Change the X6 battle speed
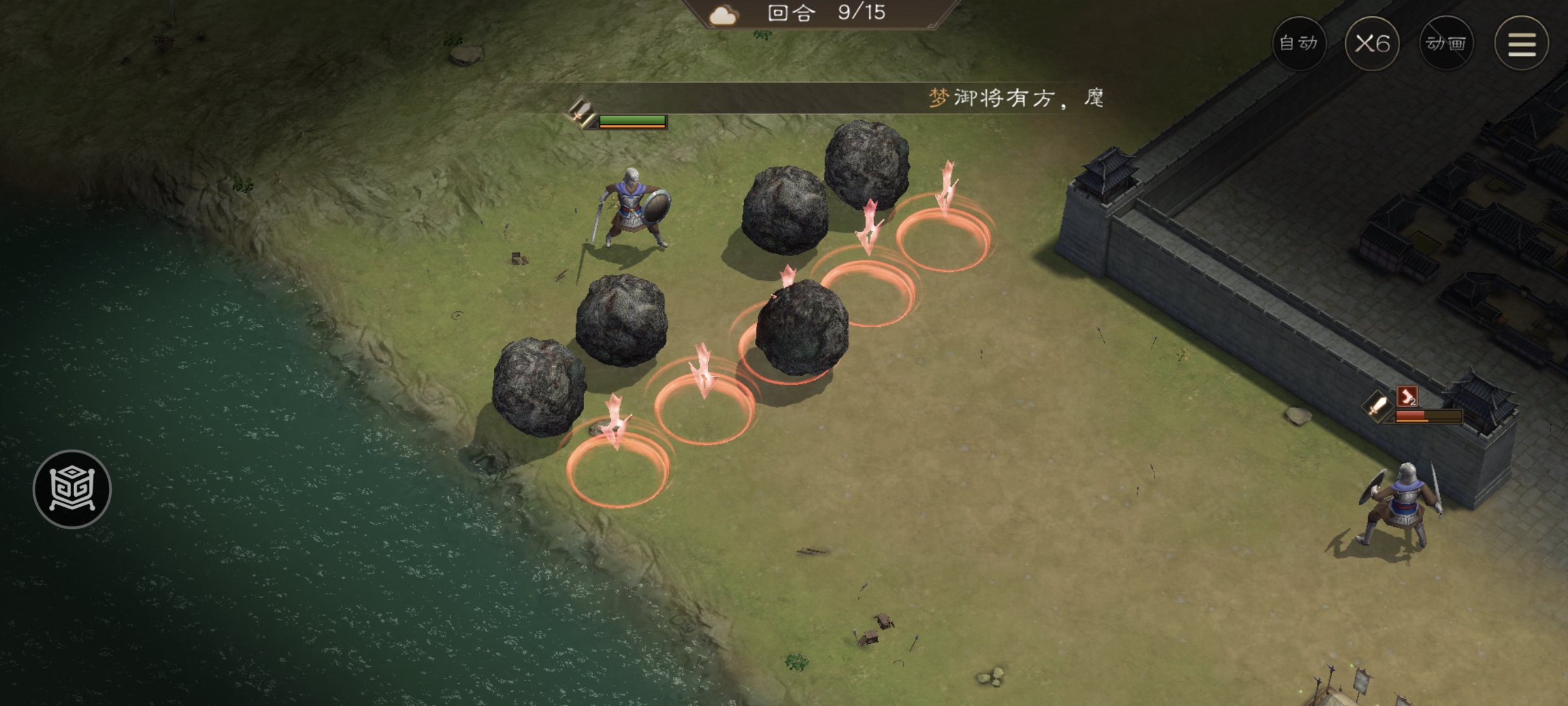 pos(1372,43)
